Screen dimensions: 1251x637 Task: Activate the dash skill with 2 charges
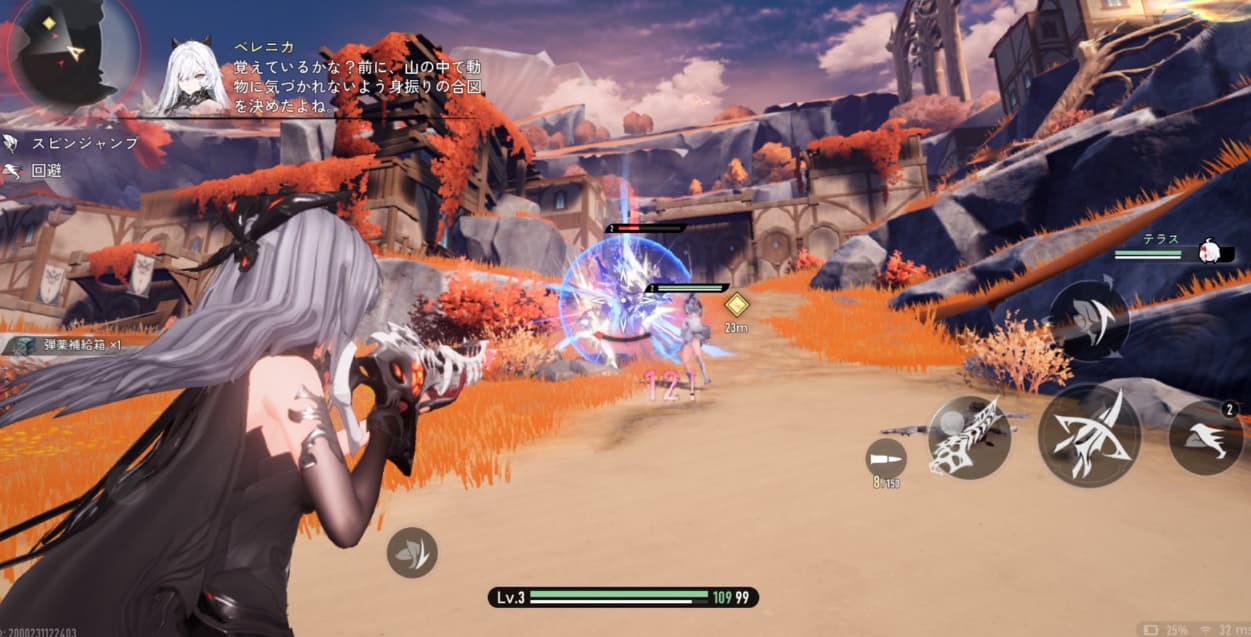coord(1207,438)
